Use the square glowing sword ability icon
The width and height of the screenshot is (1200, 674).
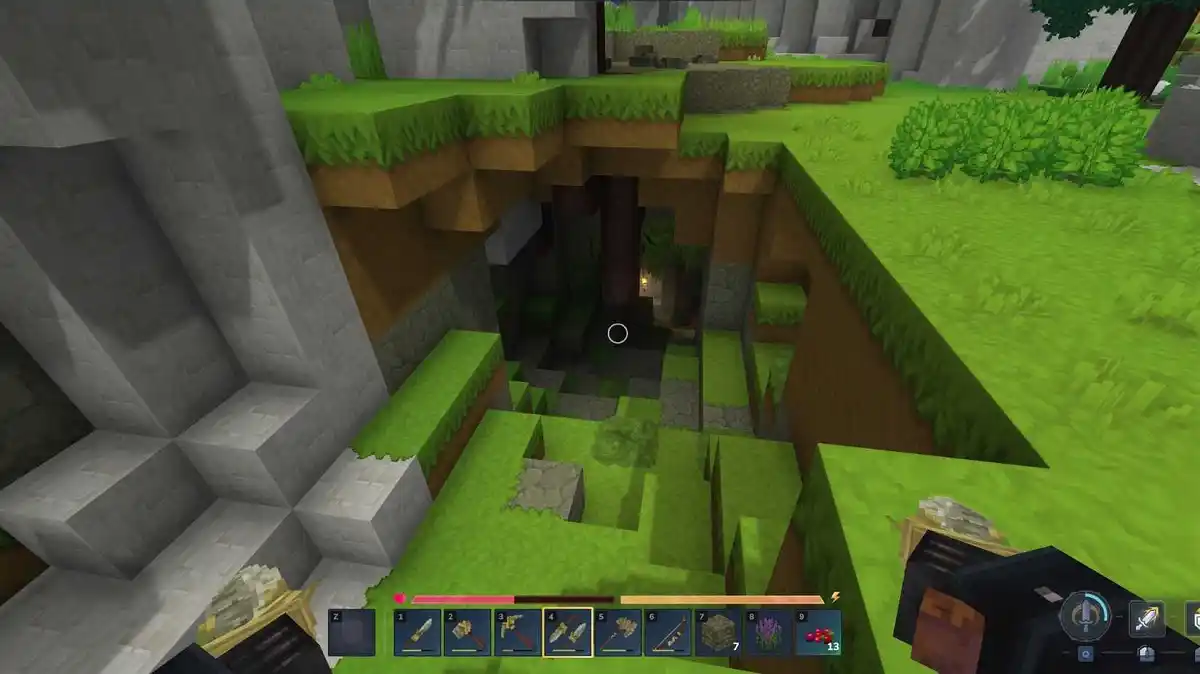[1146, 620]
